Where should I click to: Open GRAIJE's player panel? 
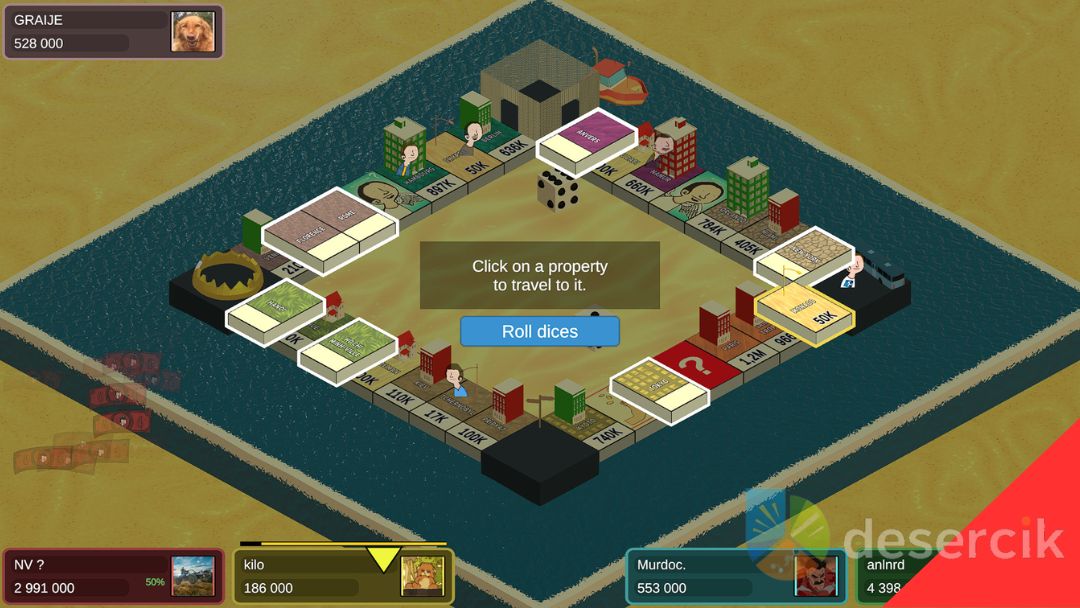112,31
